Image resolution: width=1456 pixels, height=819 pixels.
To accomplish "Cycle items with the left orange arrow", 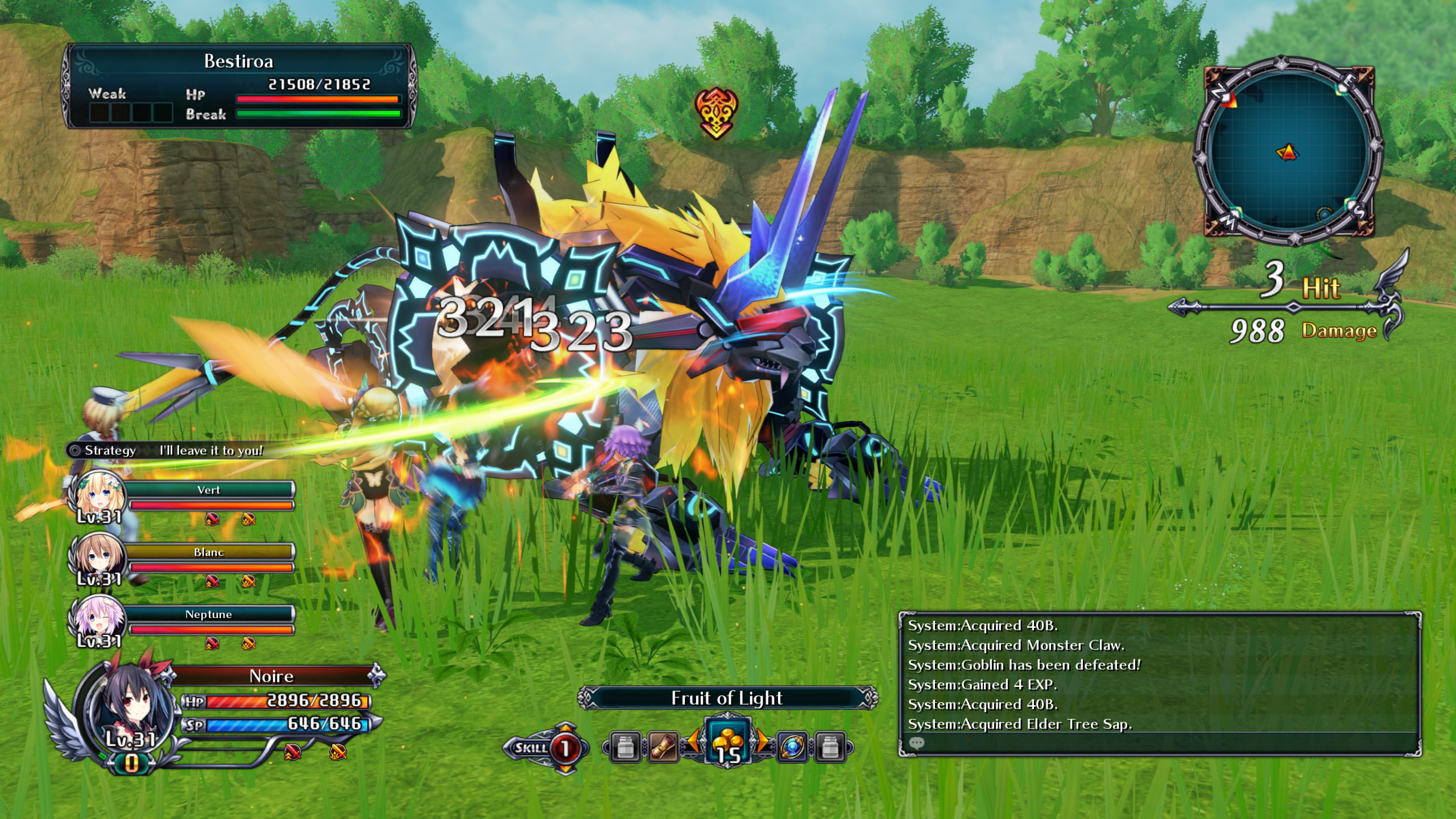I will pyautogui.click(x=693, y=741).
